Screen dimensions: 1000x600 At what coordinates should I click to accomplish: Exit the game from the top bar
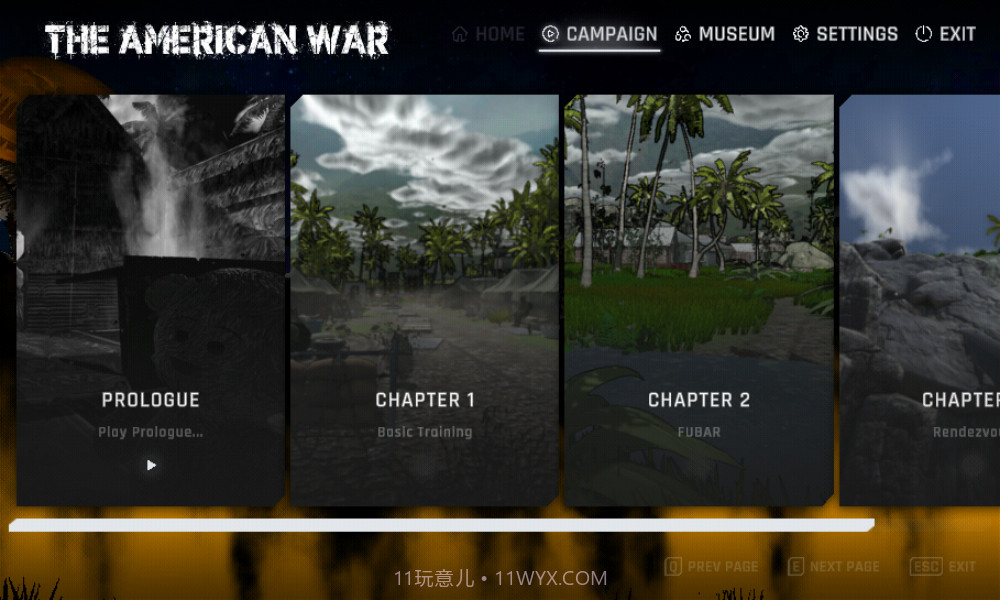[x=945, y=34]
